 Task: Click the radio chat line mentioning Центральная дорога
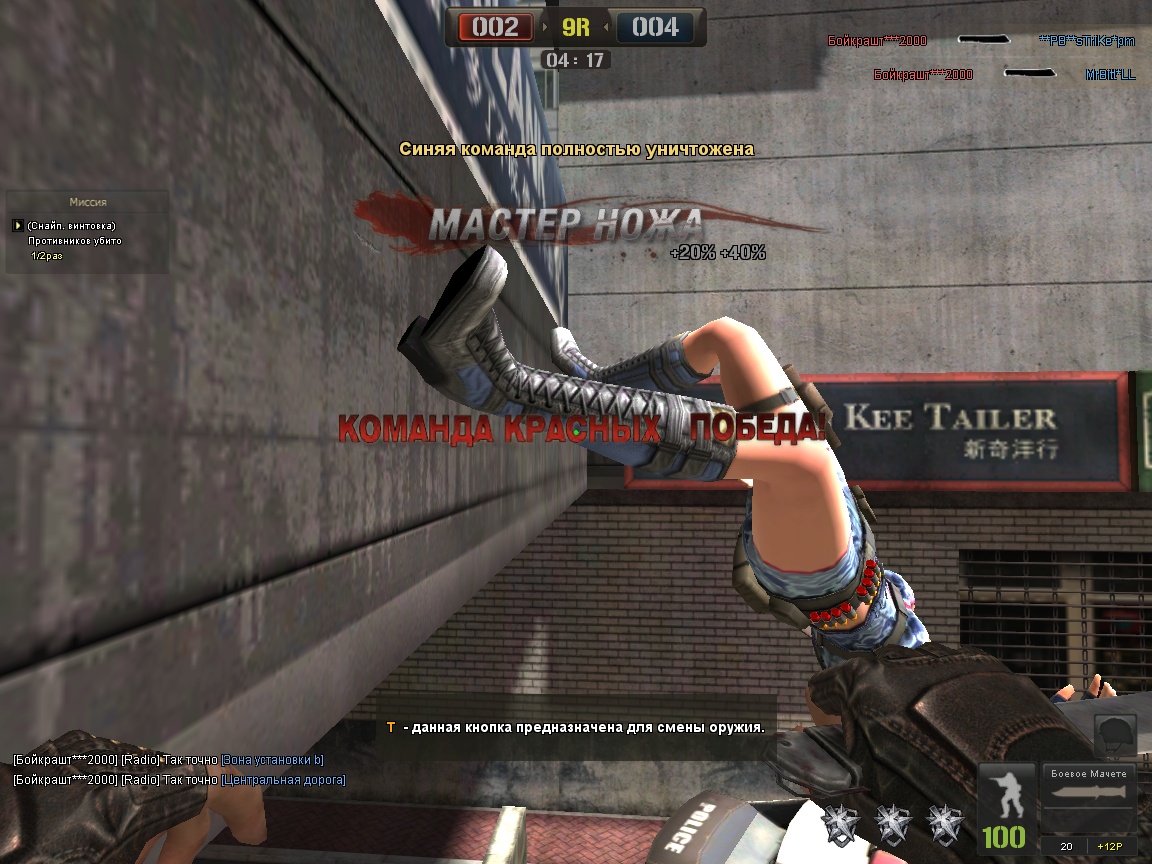180,780
